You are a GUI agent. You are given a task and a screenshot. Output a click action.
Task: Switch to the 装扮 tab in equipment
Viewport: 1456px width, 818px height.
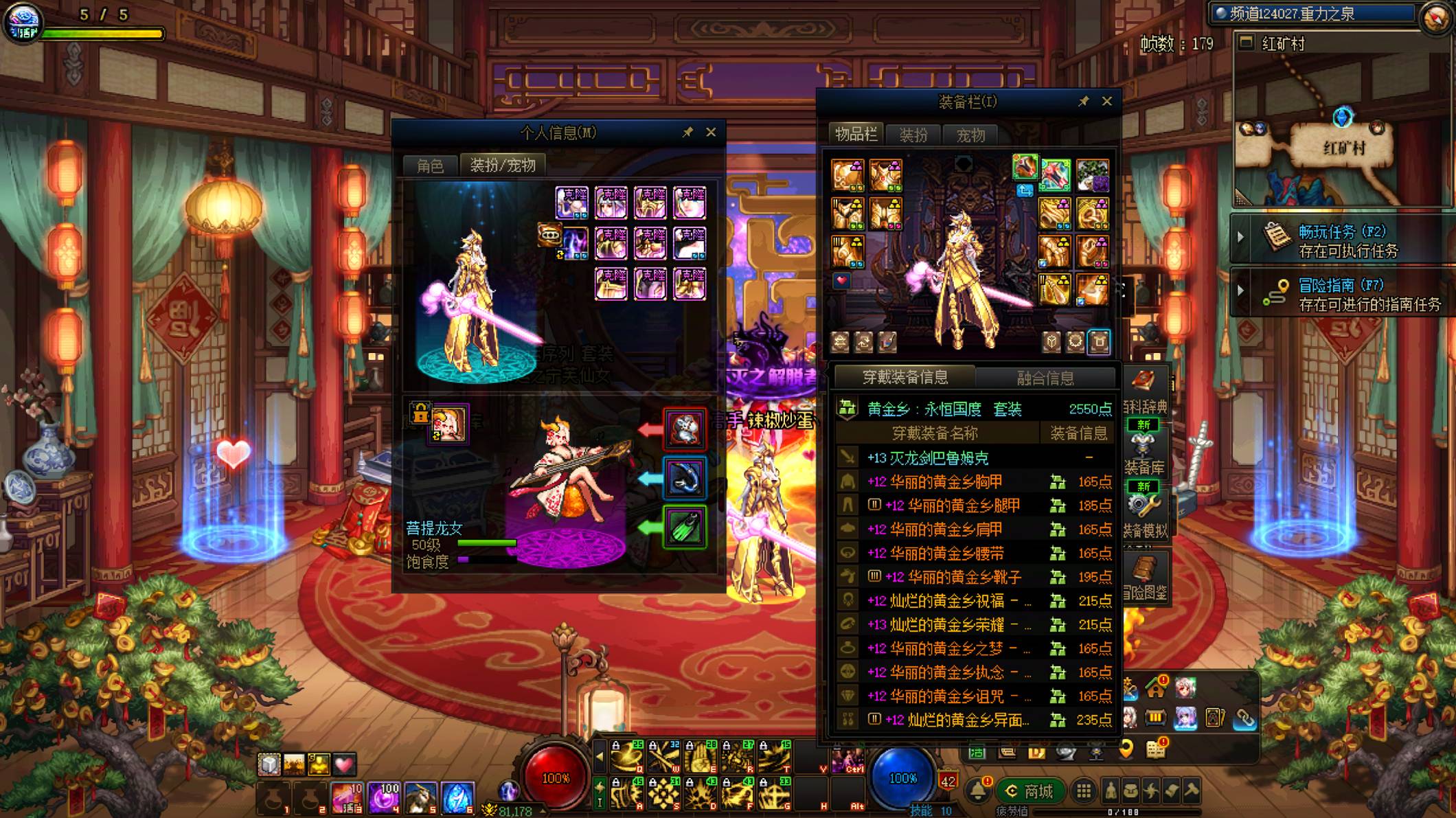[x=913, y=135]
